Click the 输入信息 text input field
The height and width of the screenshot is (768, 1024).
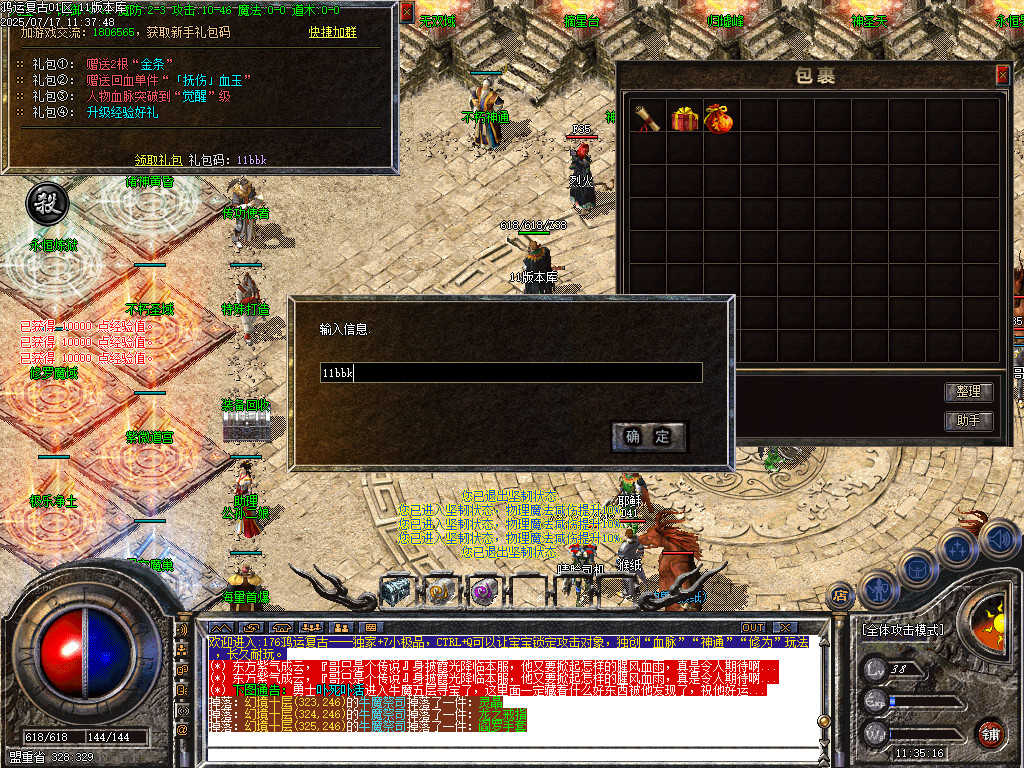click(510, 373)
